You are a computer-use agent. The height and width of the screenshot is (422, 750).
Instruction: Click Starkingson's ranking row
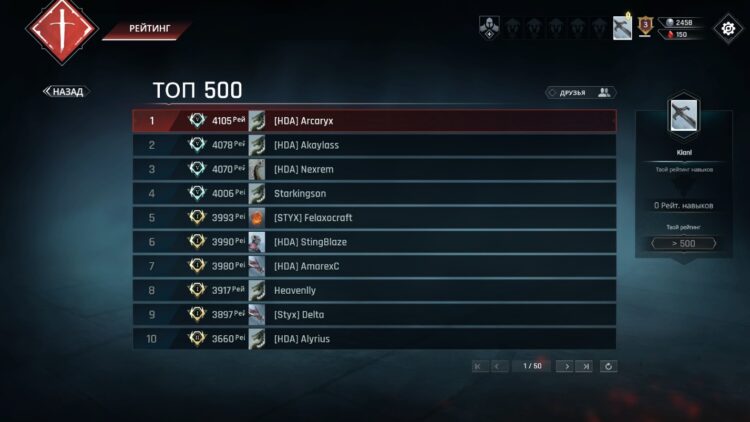[374, 193]
